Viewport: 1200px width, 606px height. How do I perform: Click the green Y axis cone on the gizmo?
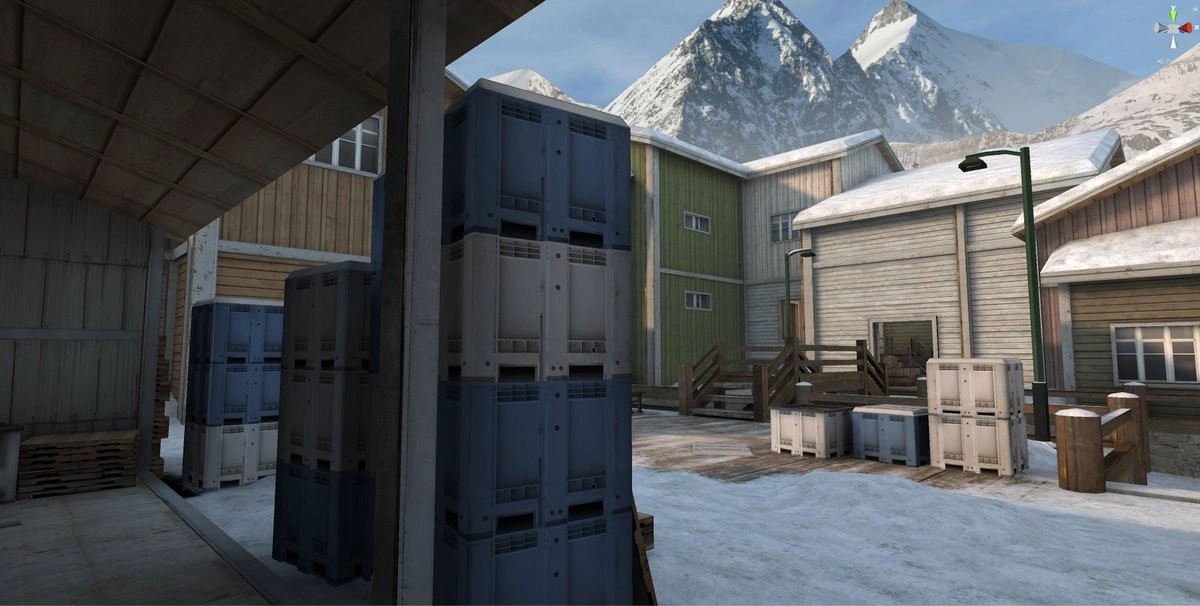click(x=1173, y=15)
